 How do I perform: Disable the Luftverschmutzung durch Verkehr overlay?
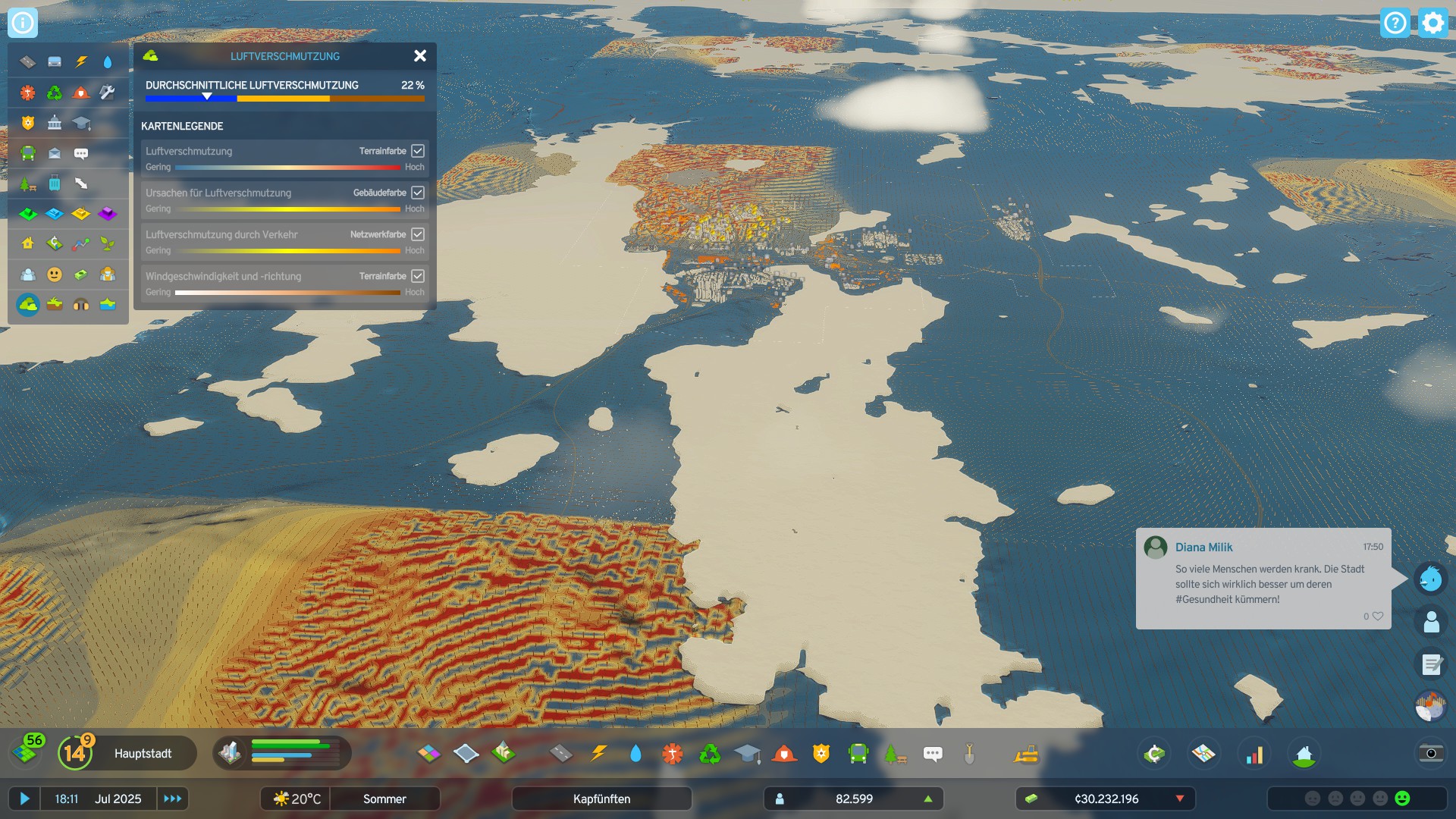418,234
